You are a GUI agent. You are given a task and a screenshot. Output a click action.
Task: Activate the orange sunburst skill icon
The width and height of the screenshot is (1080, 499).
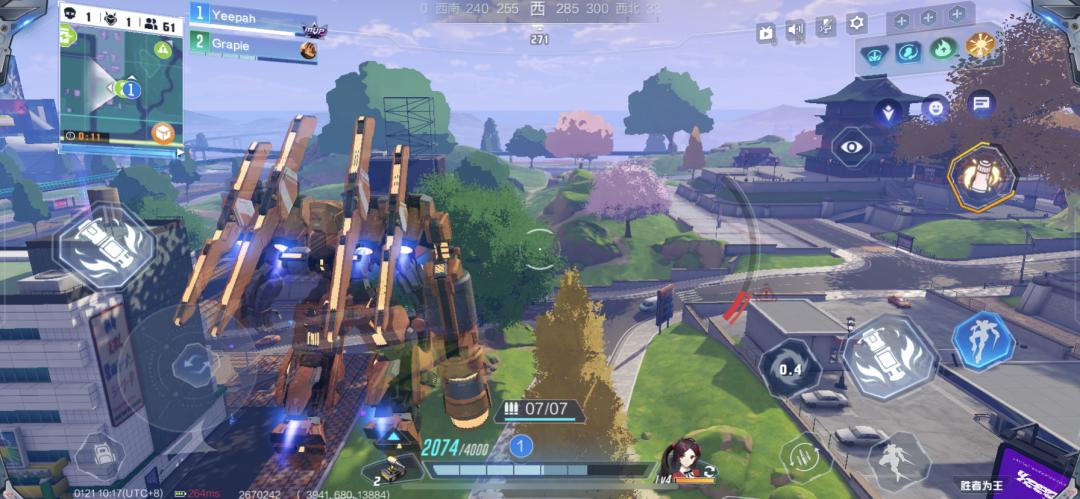coord(978,48)
